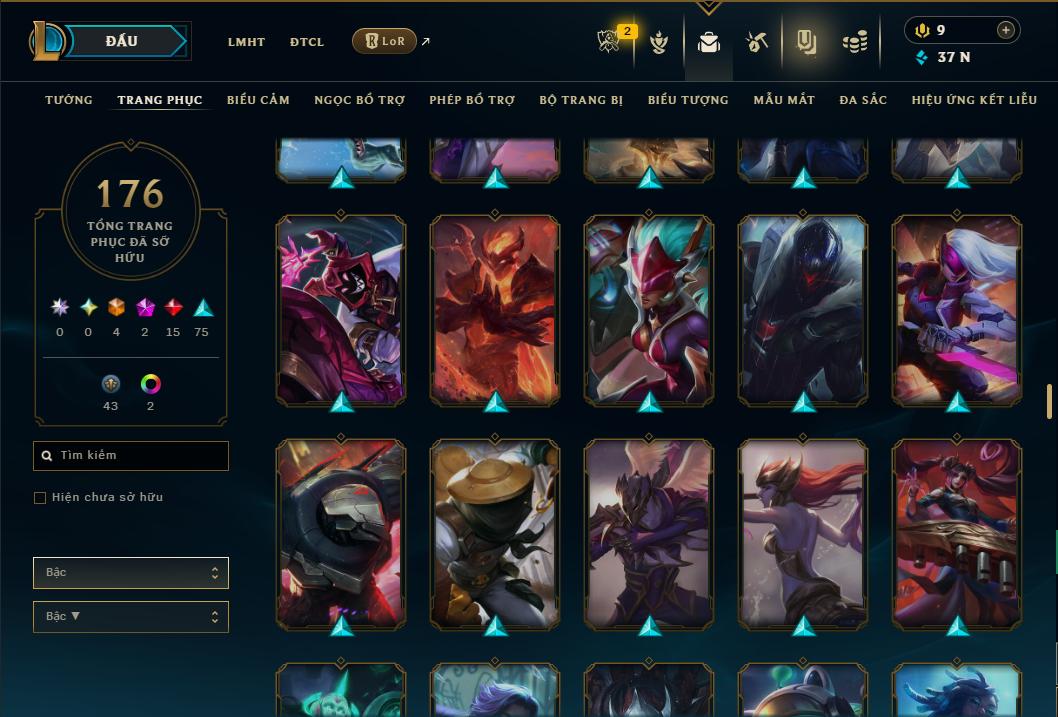
Task: Switch to the MẪU MẮT tab
Action: (x=784, y=100)
